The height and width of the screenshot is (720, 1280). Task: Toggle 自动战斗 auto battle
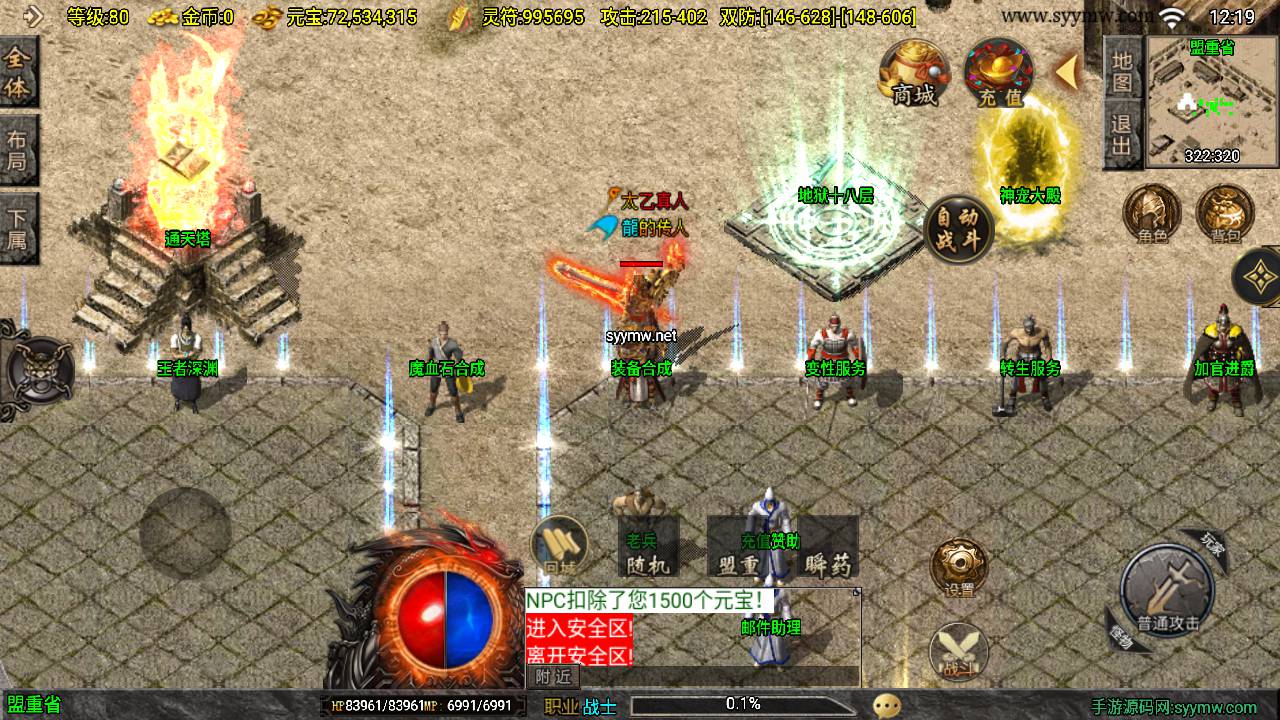[x=959, y=229]
